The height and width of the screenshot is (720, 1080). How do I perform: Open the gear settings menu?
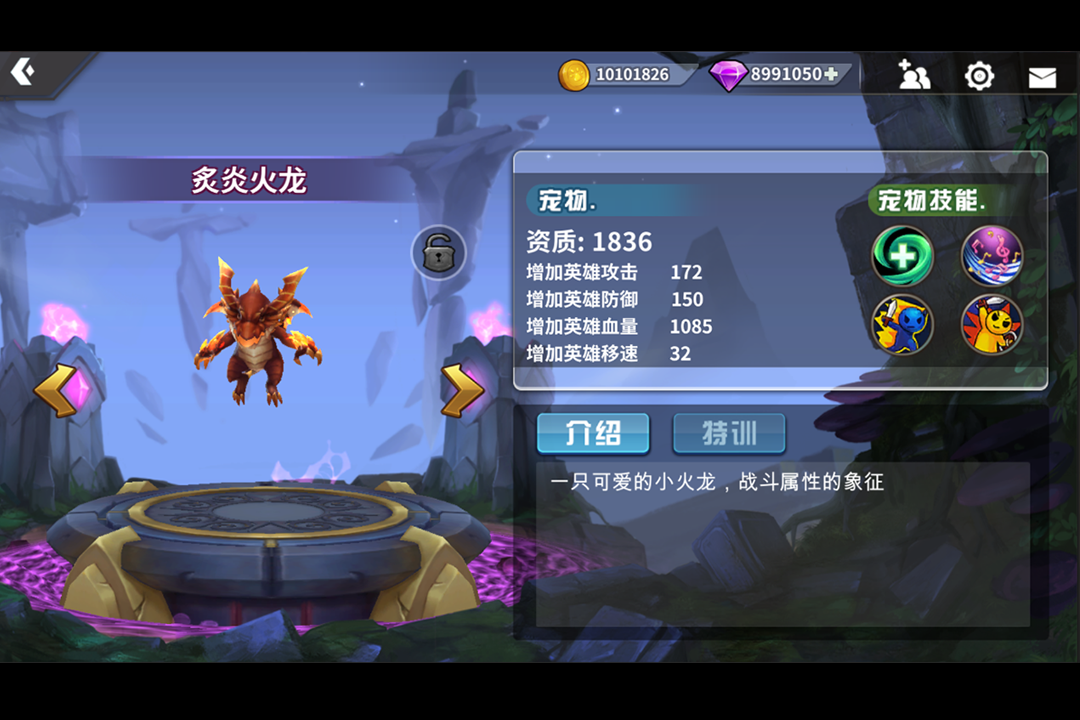coord(978,76)
